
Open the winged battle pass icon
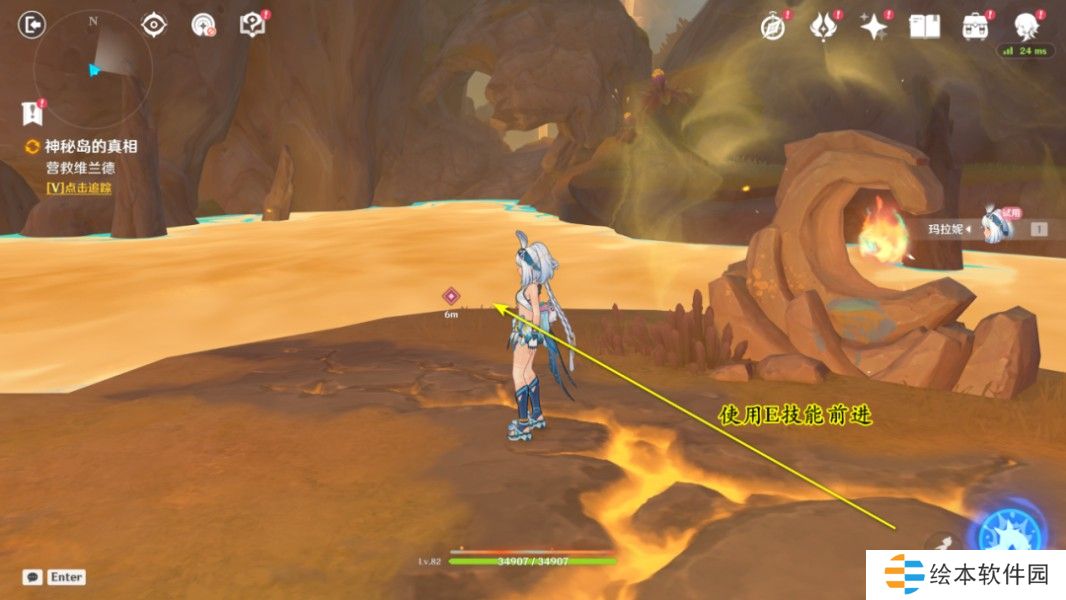824,27
